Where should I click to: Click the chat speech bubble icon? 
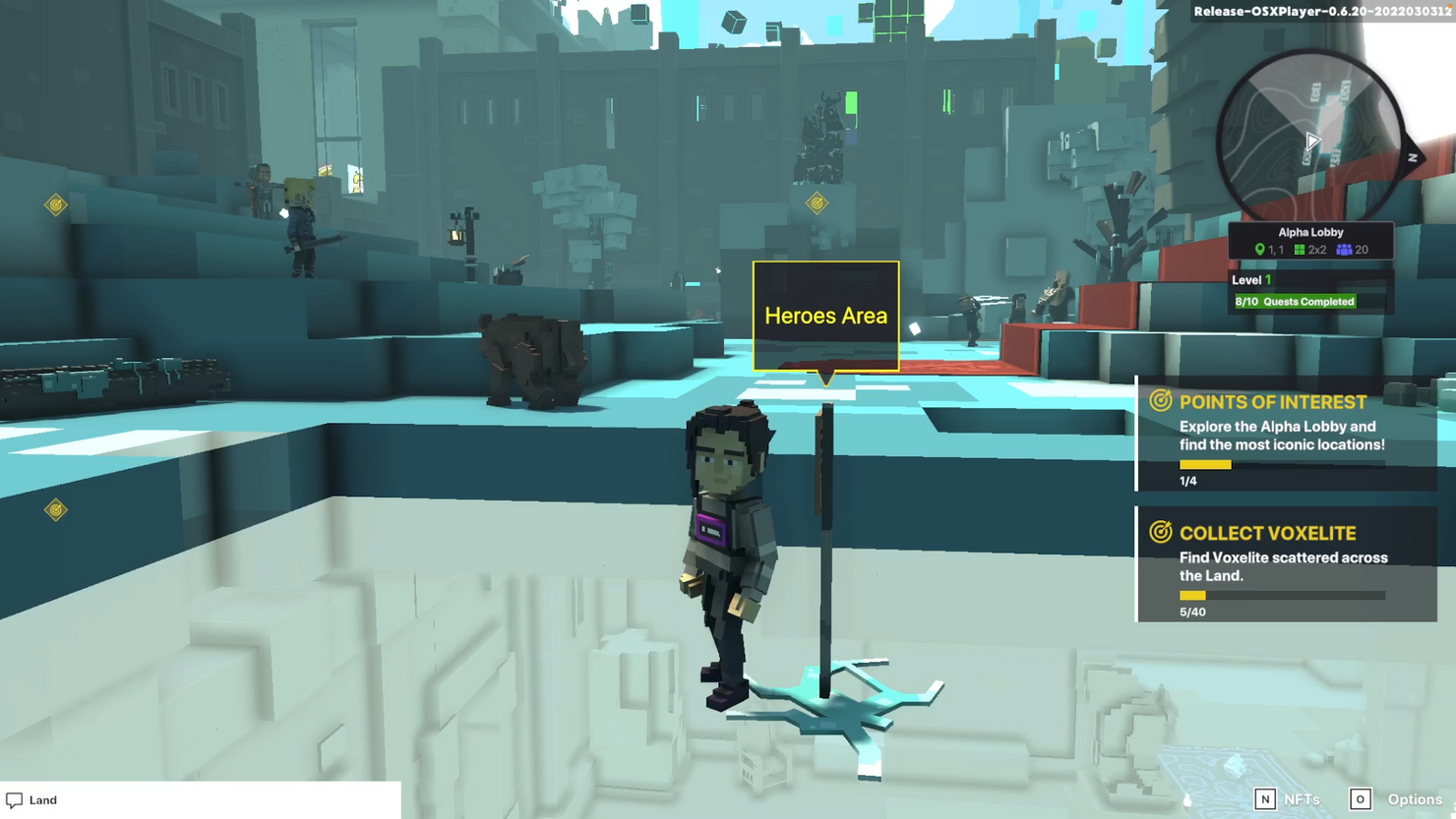tap(13, 799)
